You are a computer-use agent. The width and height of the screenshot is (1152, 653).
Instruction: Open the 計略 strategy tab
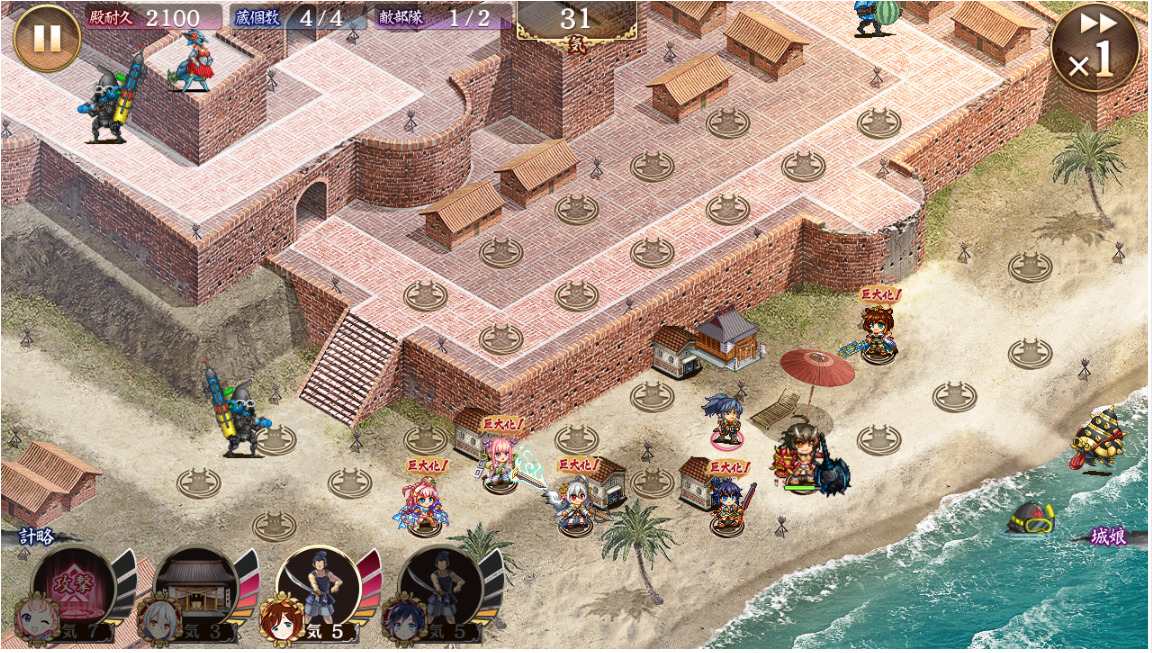(x=37, y=537)
